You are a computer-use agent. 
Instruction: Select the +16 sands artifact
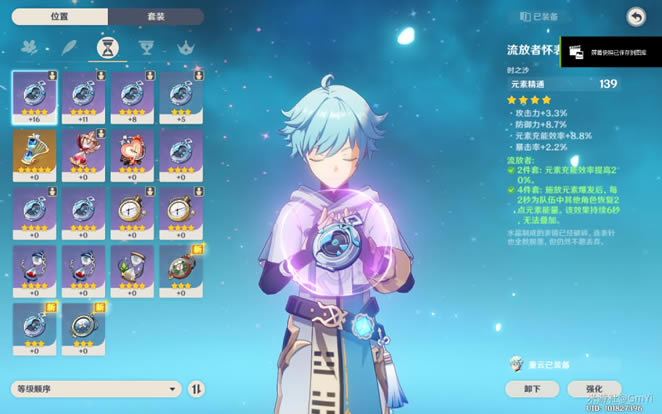click(35, 96)
